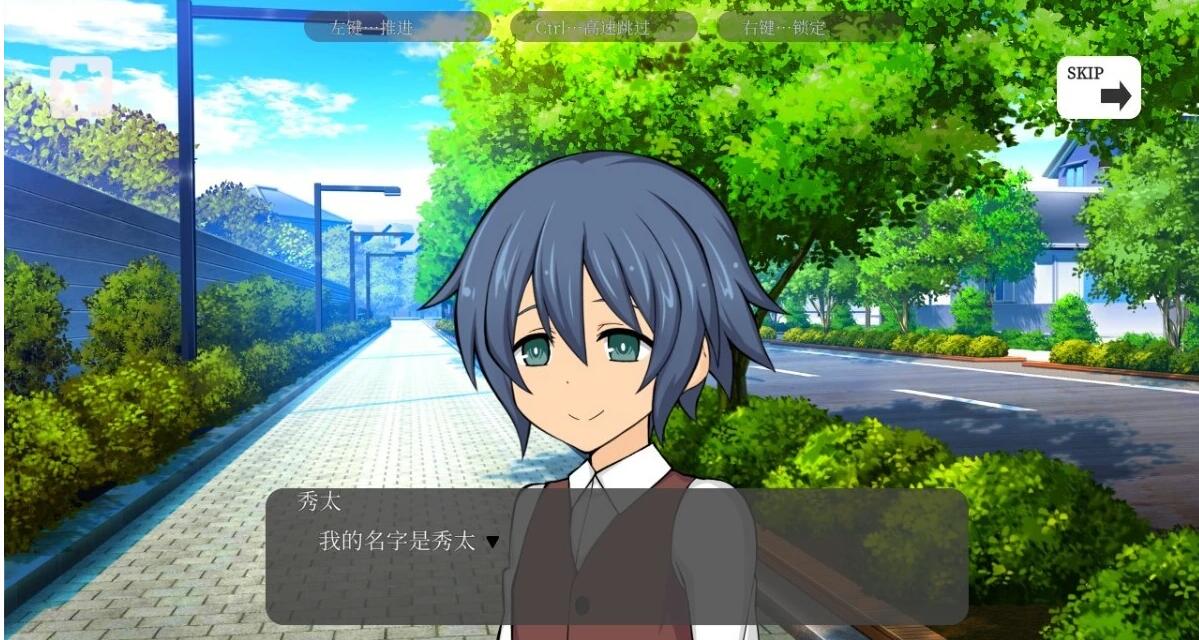This screenshot has width=1199, height=640.
Task: Open the faint white square icon menu
Action: point(81,87)
